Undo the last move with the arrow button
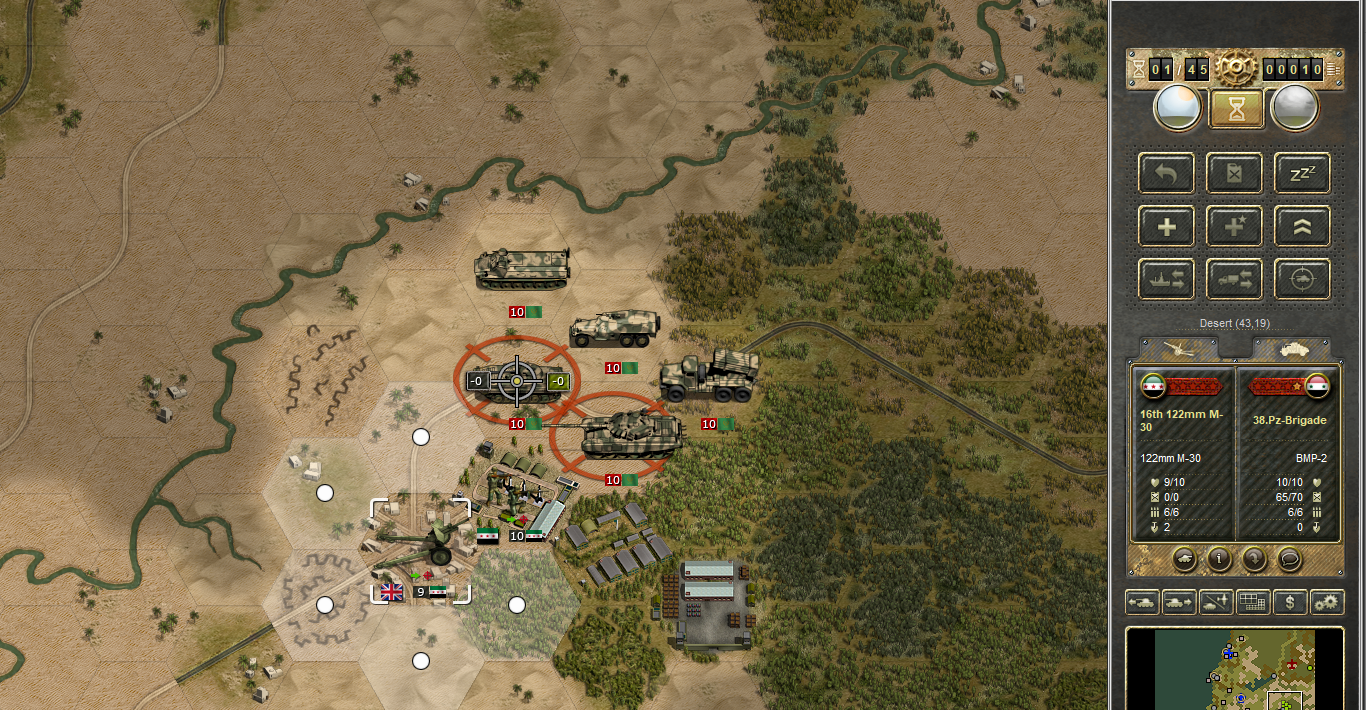 coord(1167,174)
